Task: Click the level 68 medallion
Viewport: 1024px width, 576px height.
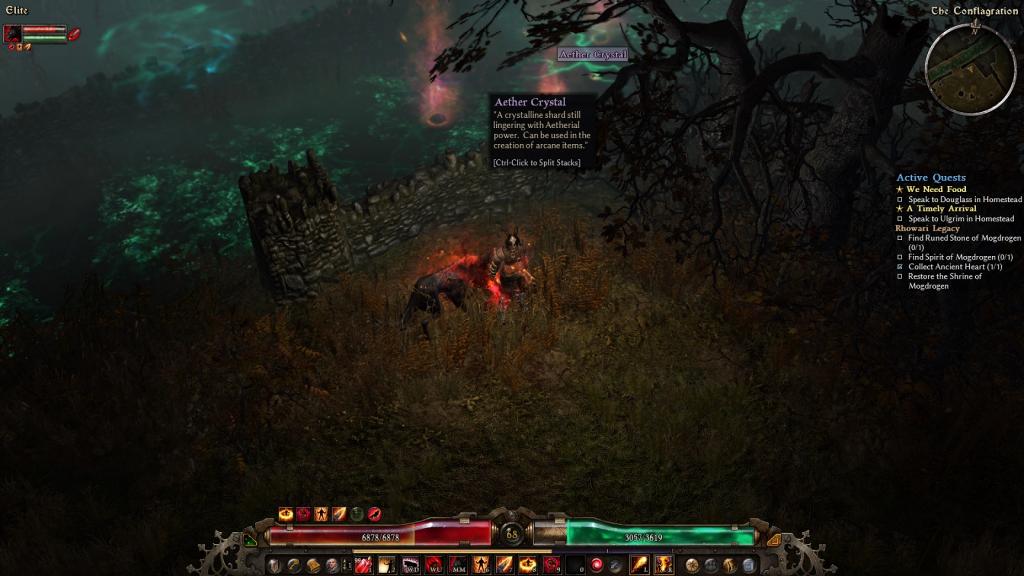Action: click(x=511, y=534)
